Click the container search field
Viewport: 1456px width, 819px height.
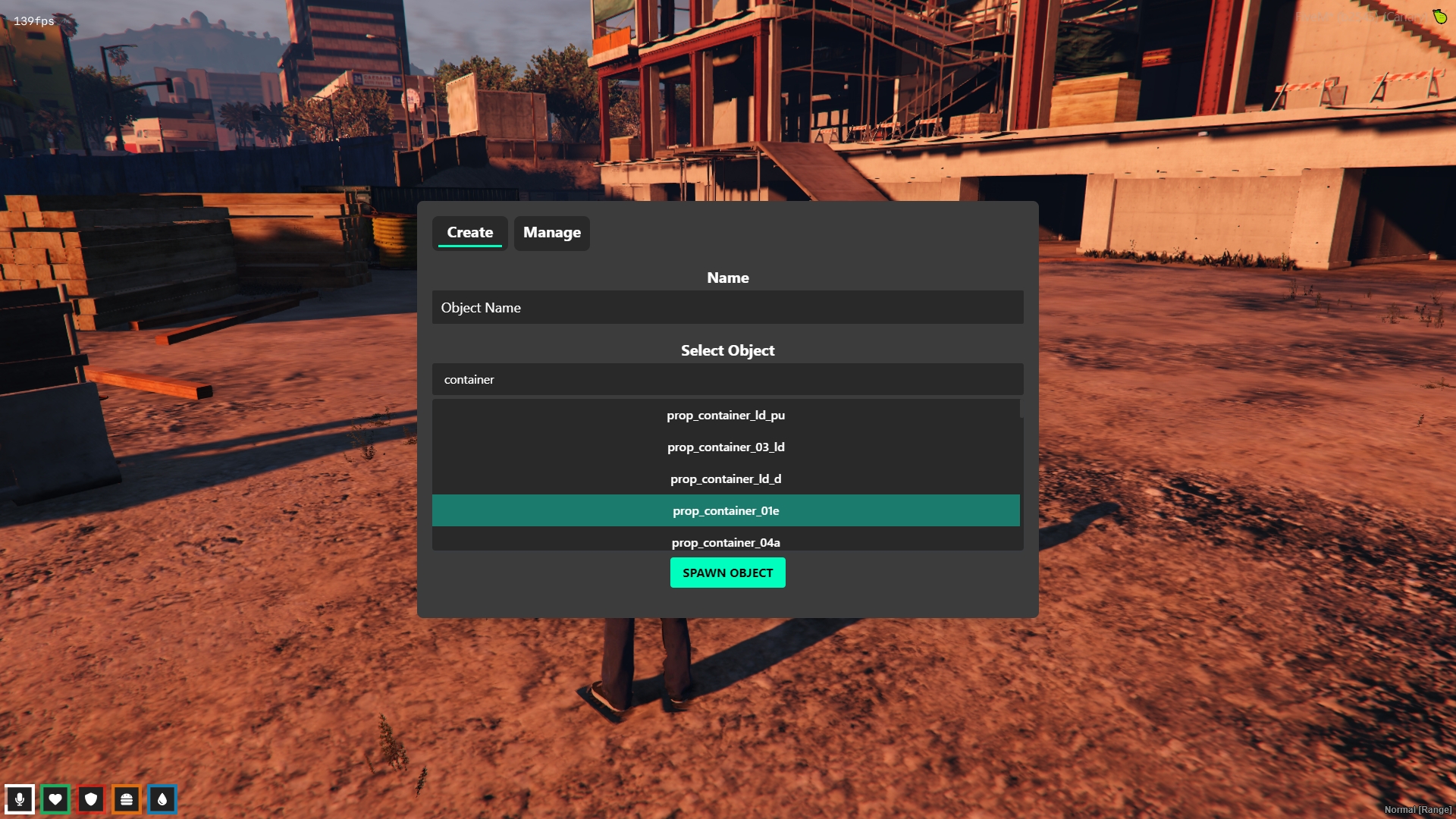pyautogui.click(x=727, y=379)
